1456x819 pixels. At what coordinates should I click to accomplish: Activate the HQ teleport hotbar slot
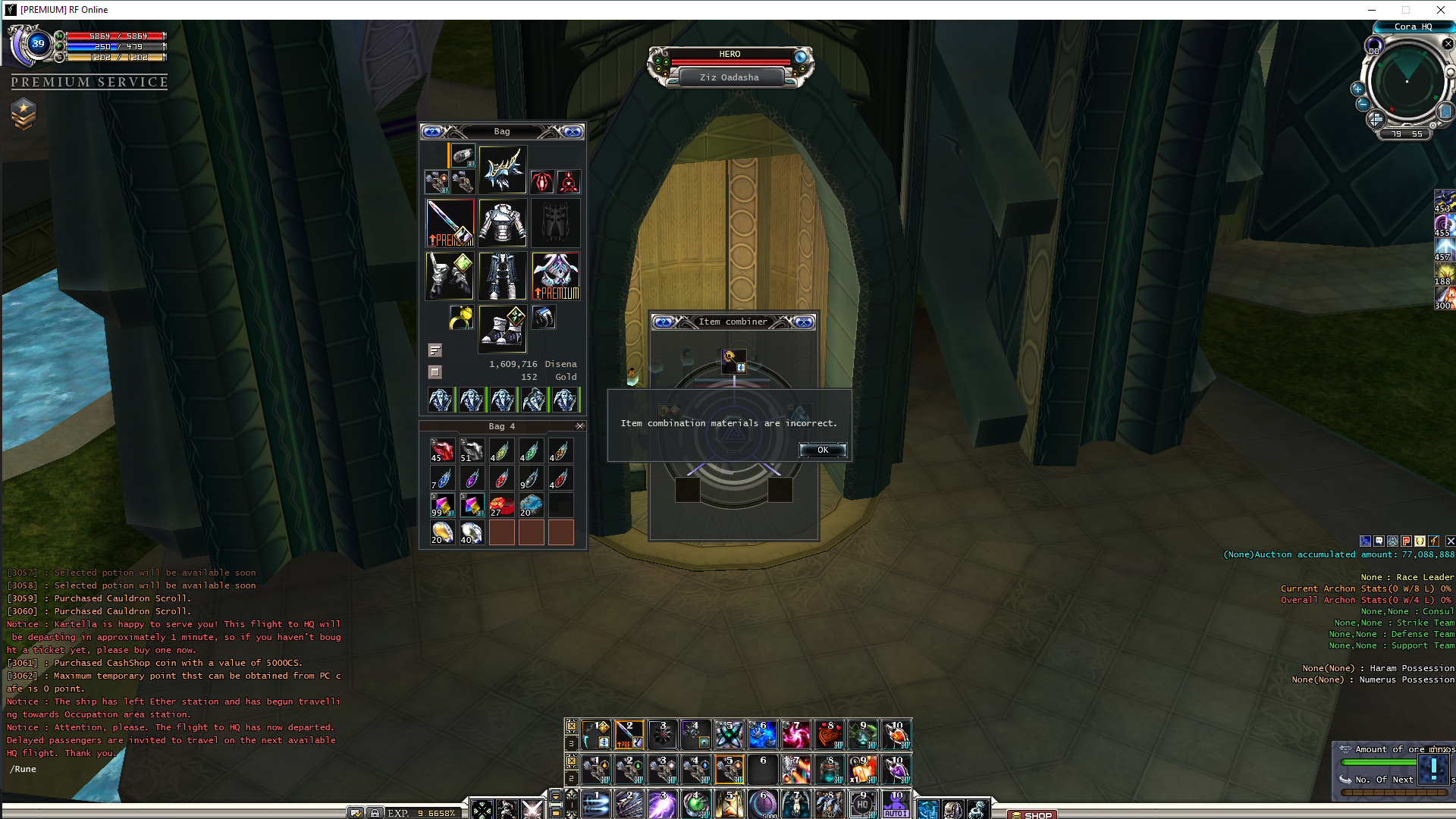(x=862, y=804)
